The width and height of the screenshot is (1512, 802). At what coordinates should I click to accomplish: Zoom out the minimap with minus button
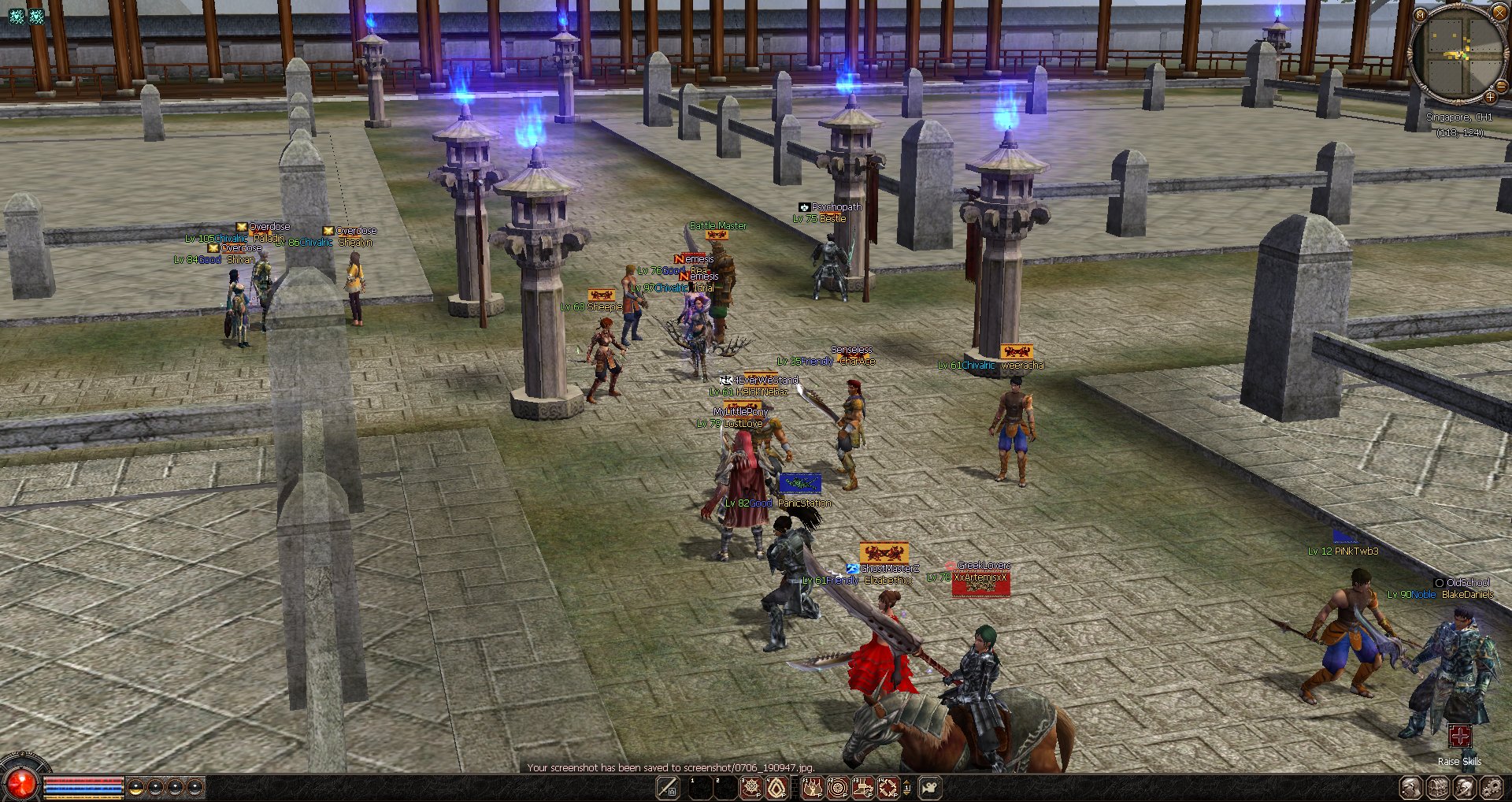pos(1500,87)
